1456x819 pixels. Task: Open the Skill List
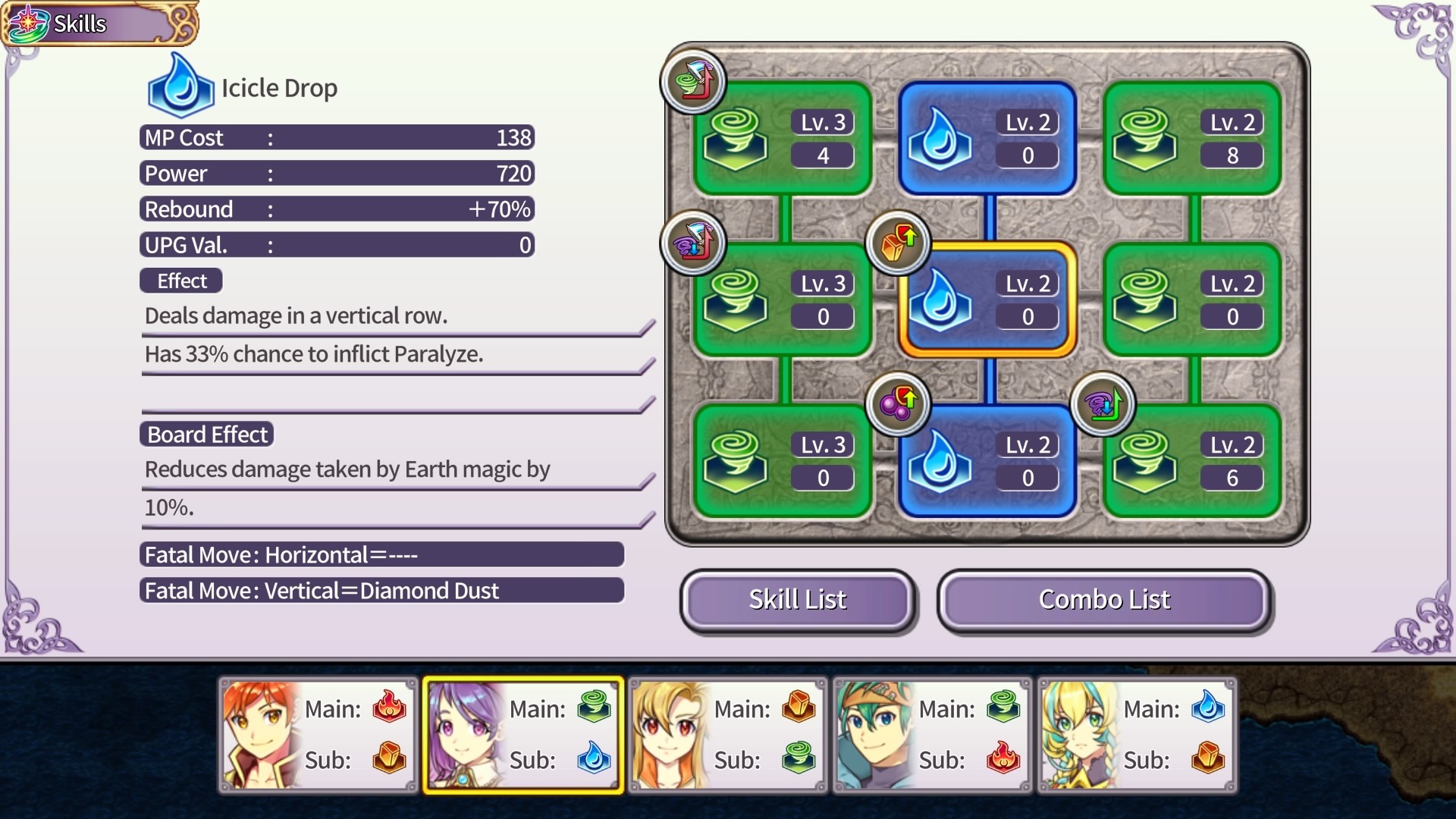pos(798,600)
